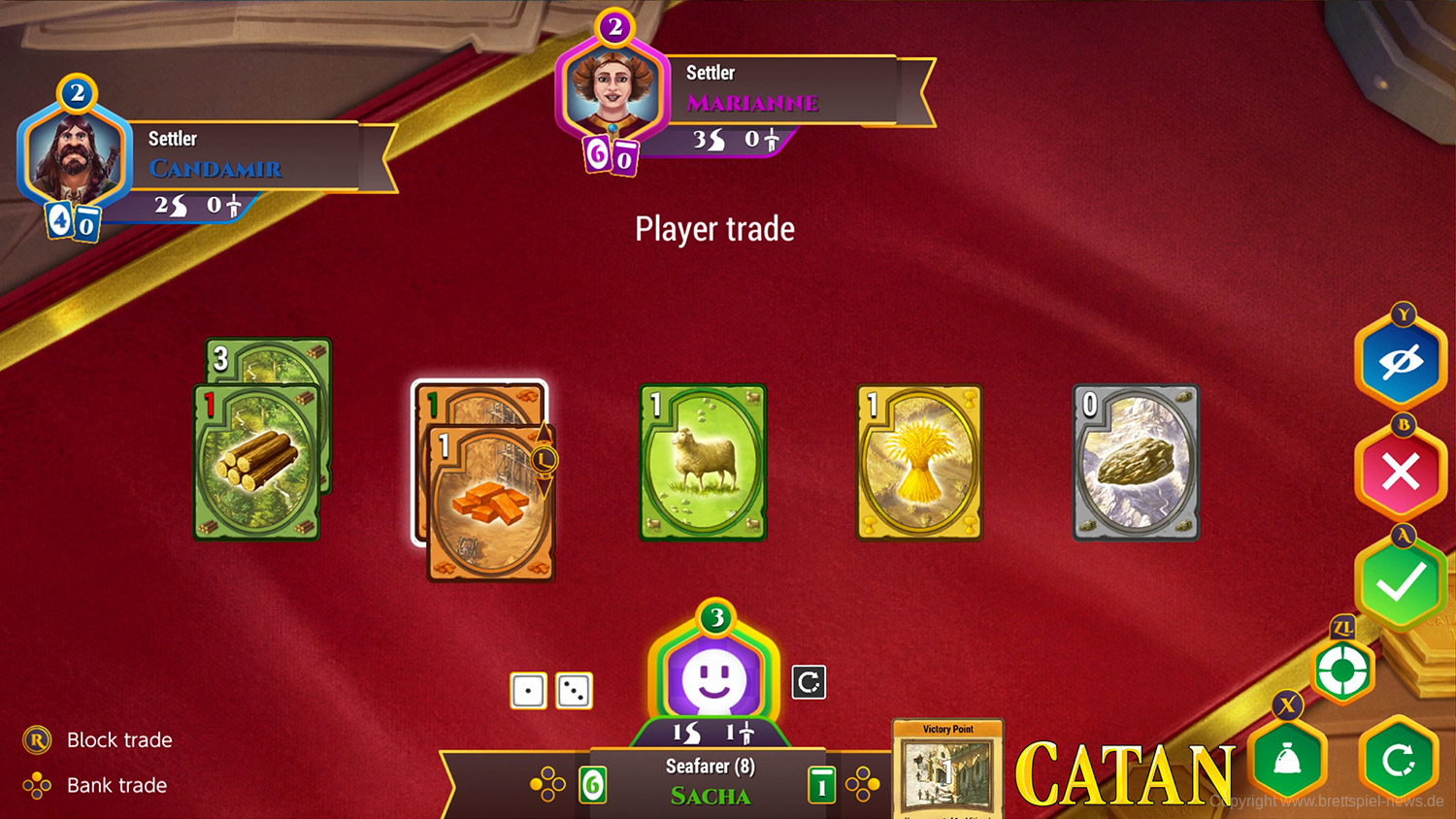
Task: Pick the wool sheep card
Action: [703, 462]
